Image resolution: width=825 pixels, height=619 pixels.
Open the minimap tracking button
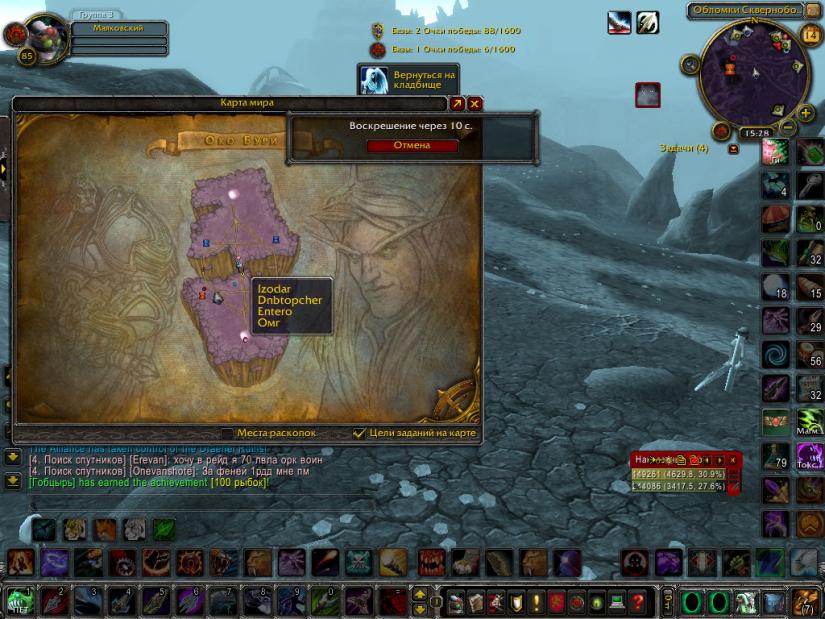tap(690, 65)
